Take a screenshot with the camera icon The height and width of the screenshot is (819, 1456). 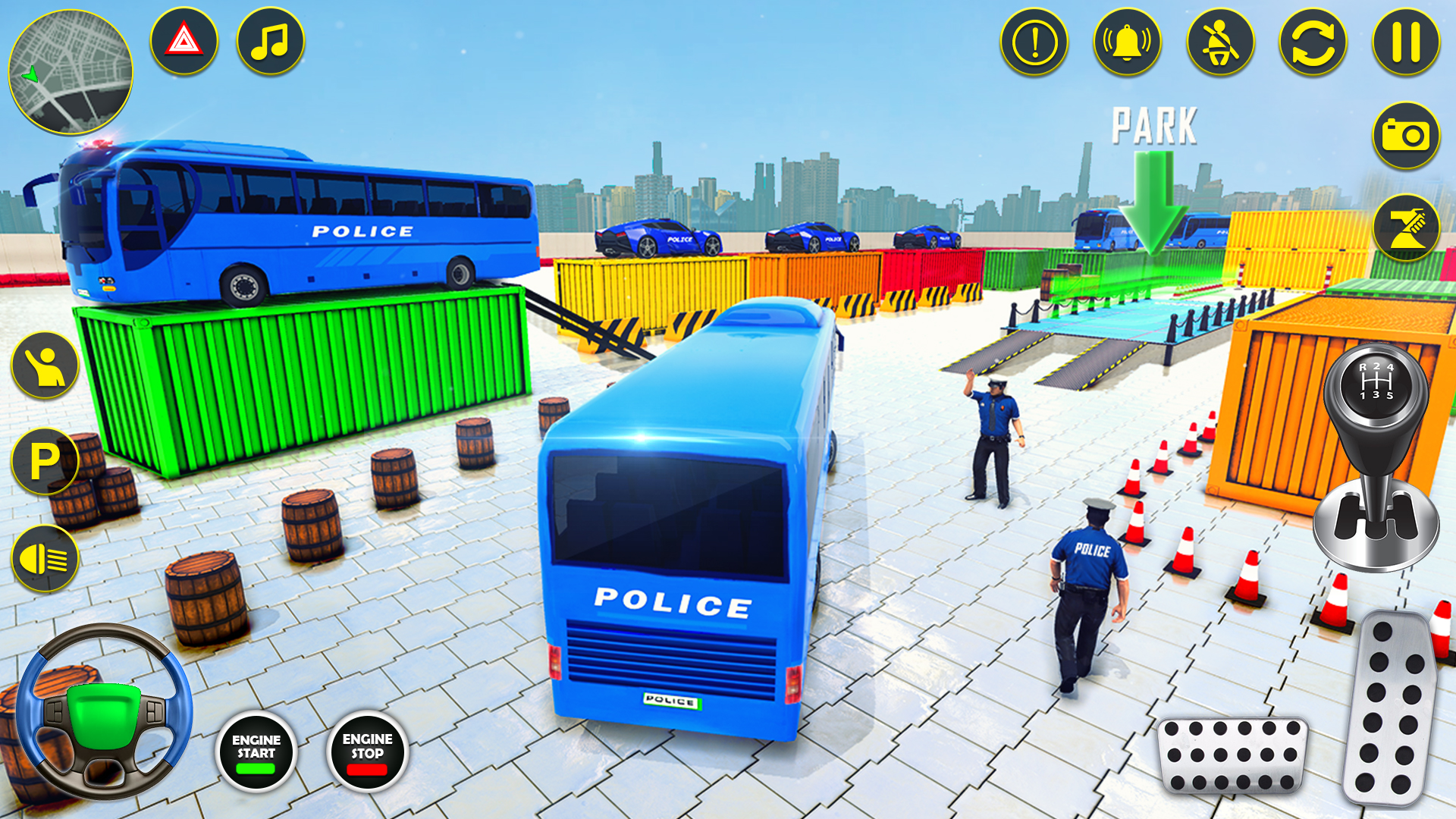[x=1407, y=134]
